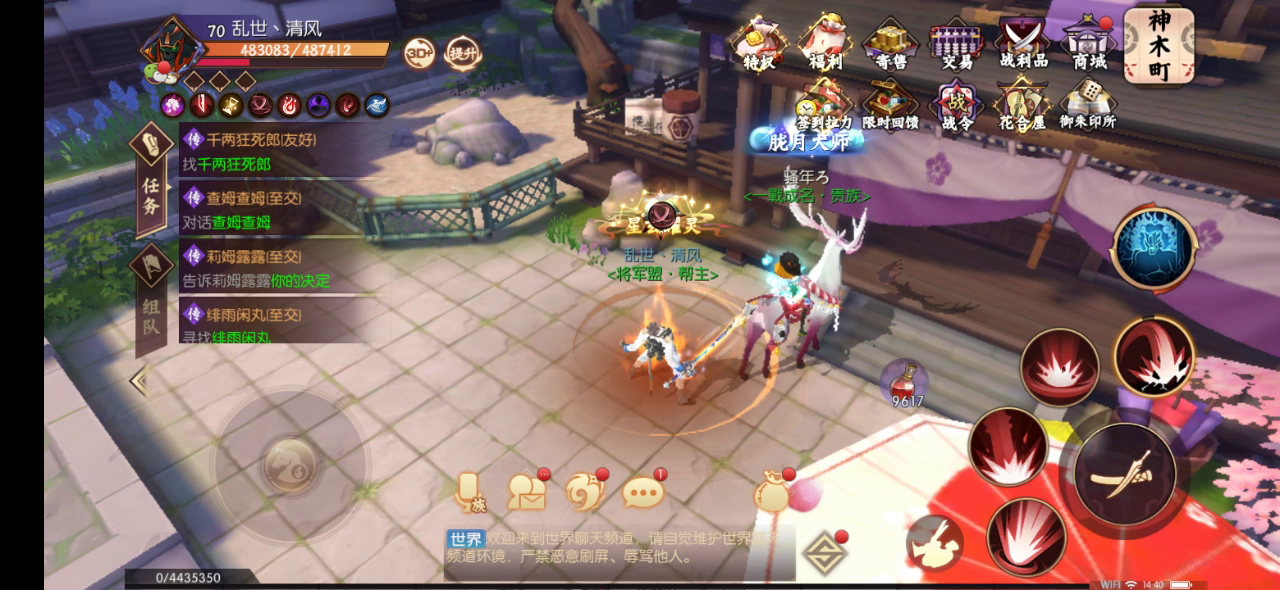Open the 花合屋 shop icon
Image resolution: width=1280 pixels, height=590 pixels.
(x=1023, y=105)
